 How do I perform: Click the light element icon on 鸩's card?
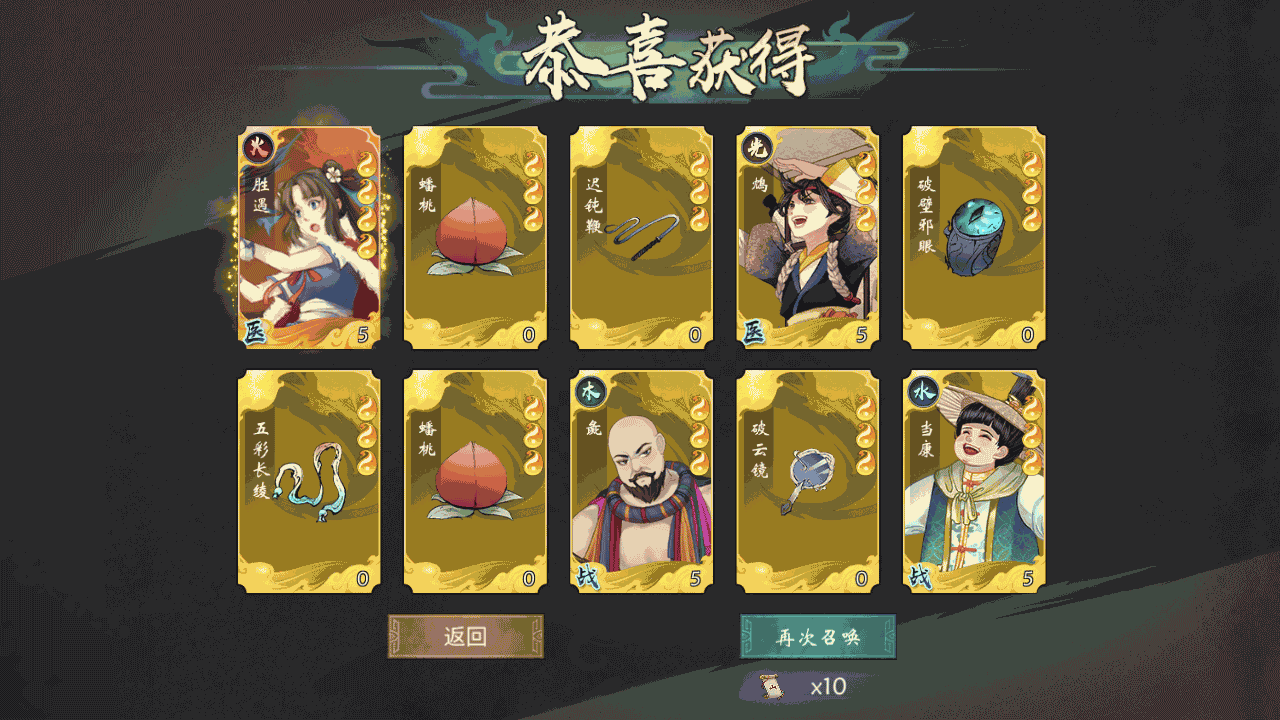755,146
